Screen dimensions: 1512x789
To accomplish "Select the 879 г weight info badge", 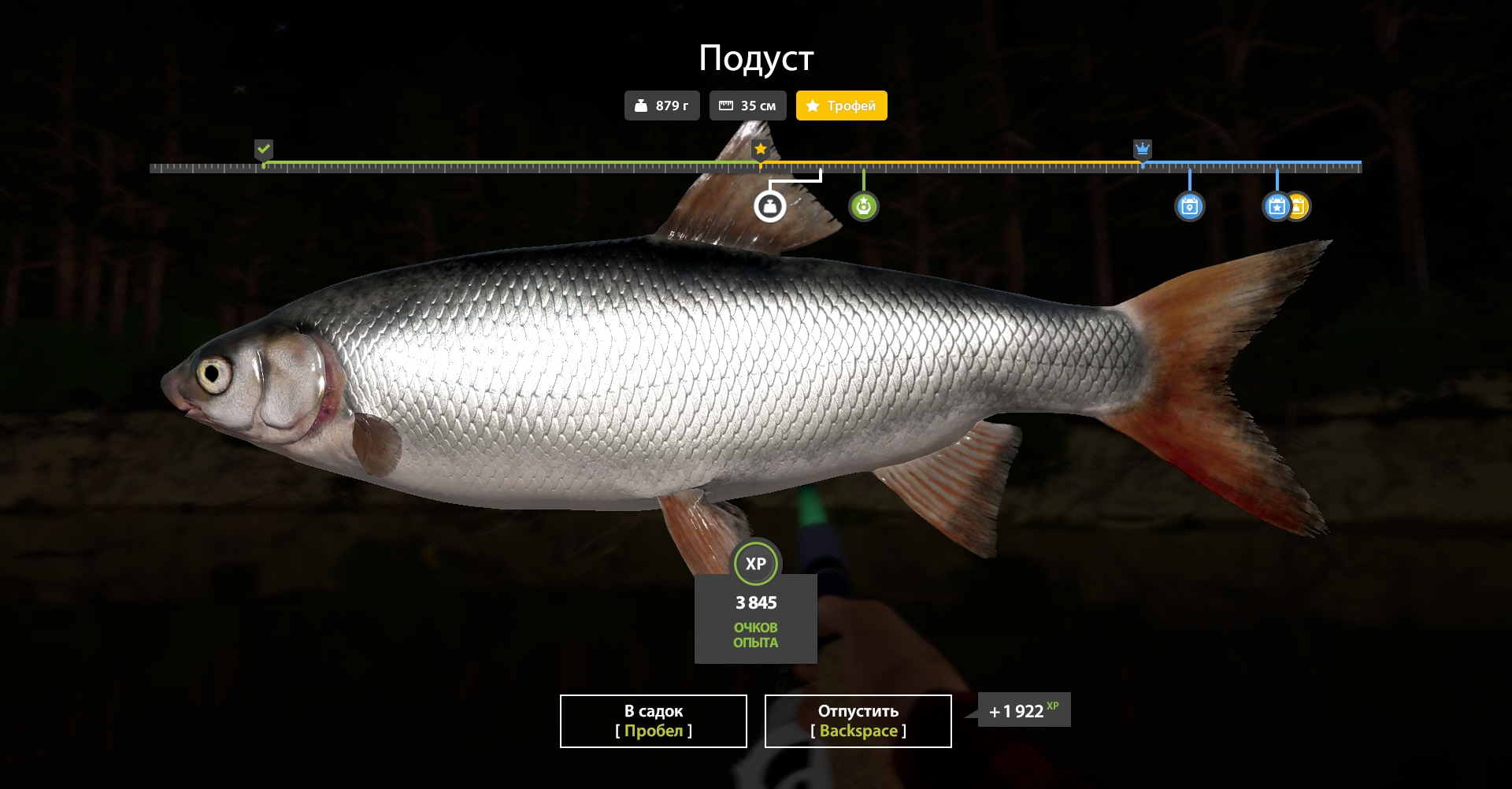I will coord(661,105).
